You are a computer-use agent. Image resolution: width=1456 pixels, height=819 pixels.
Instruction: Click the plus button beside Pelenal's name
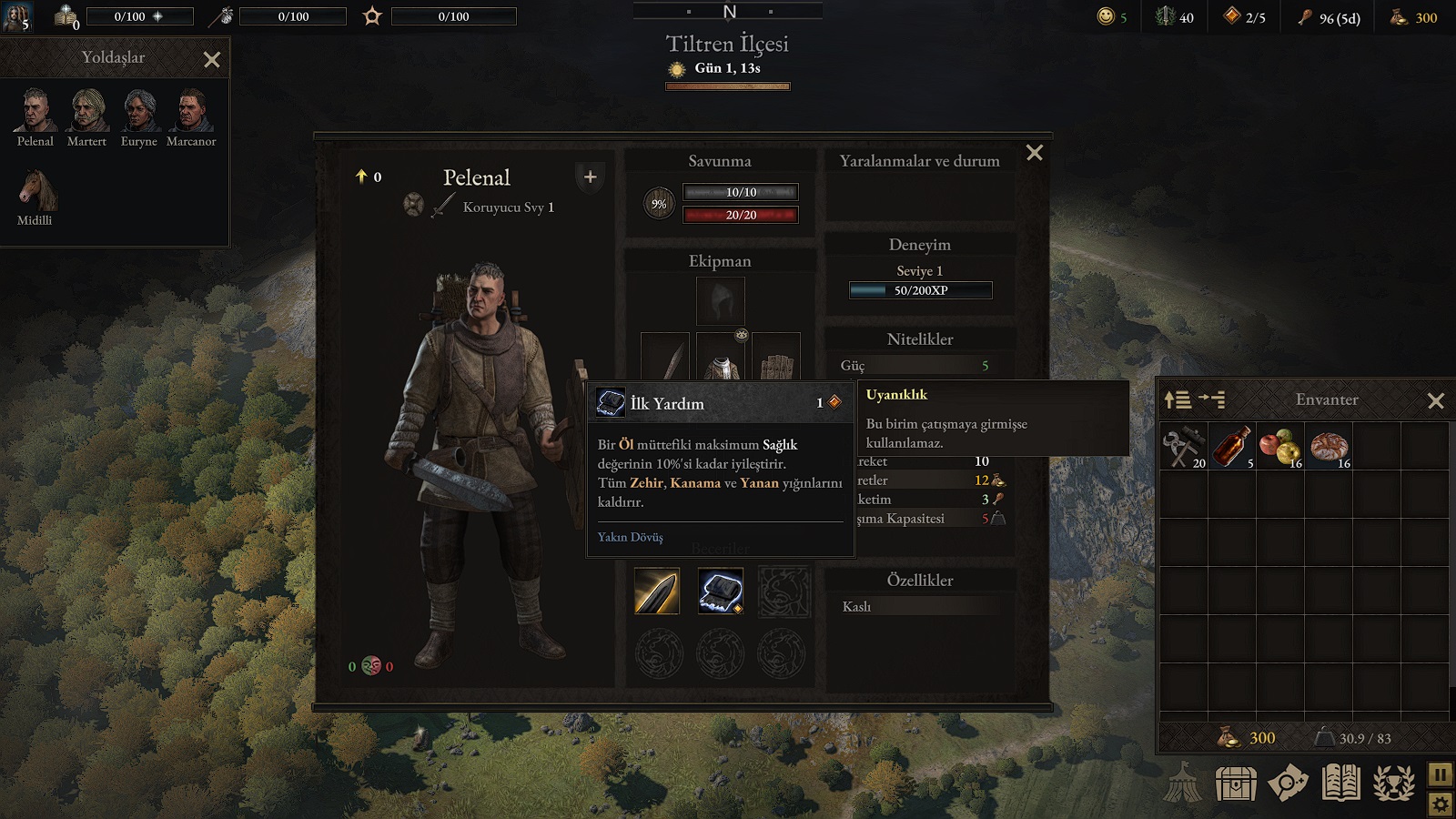click(x=590, y=177)
